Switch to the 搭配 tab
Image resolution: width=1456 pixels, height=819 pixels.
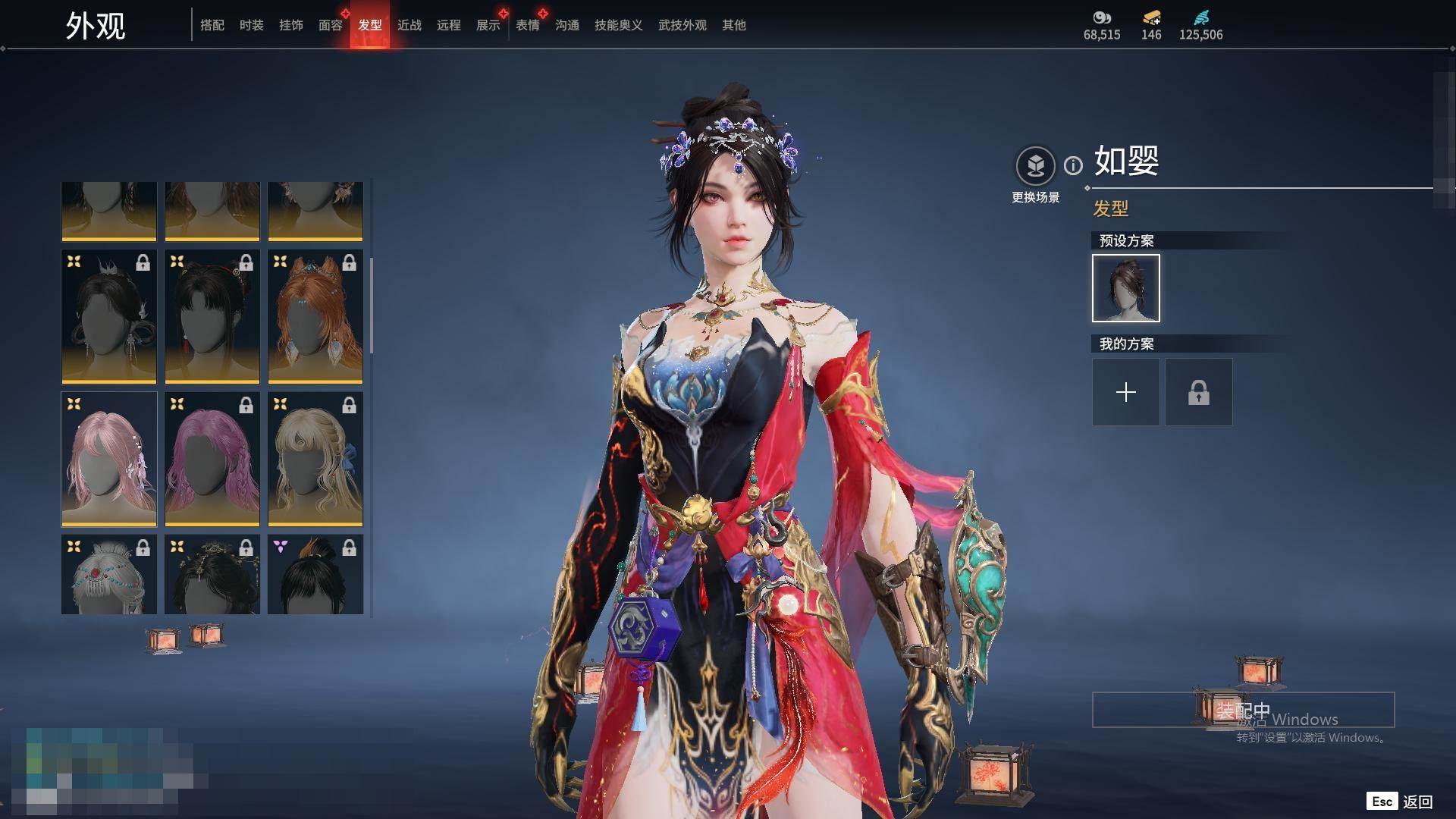coord(212,25)
